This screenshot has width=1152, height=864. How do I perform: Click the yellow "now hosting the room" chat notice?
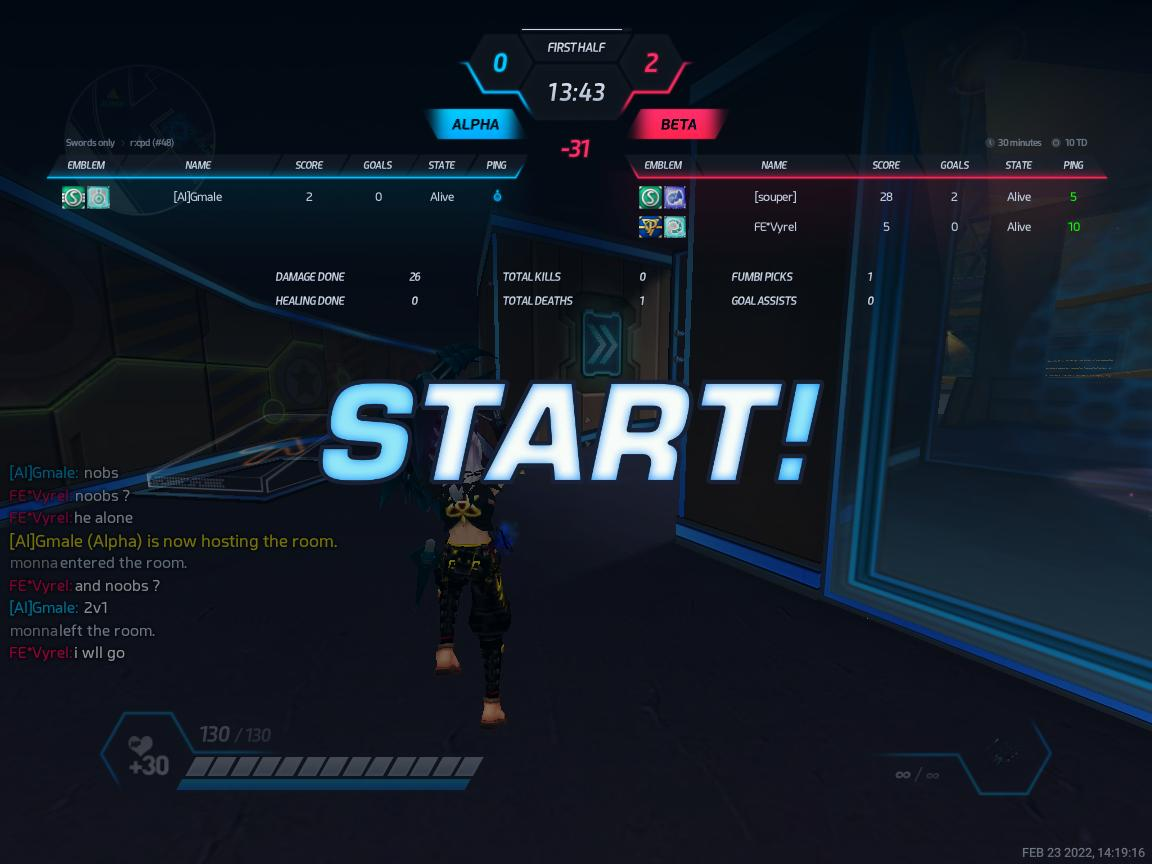[173, 541]
